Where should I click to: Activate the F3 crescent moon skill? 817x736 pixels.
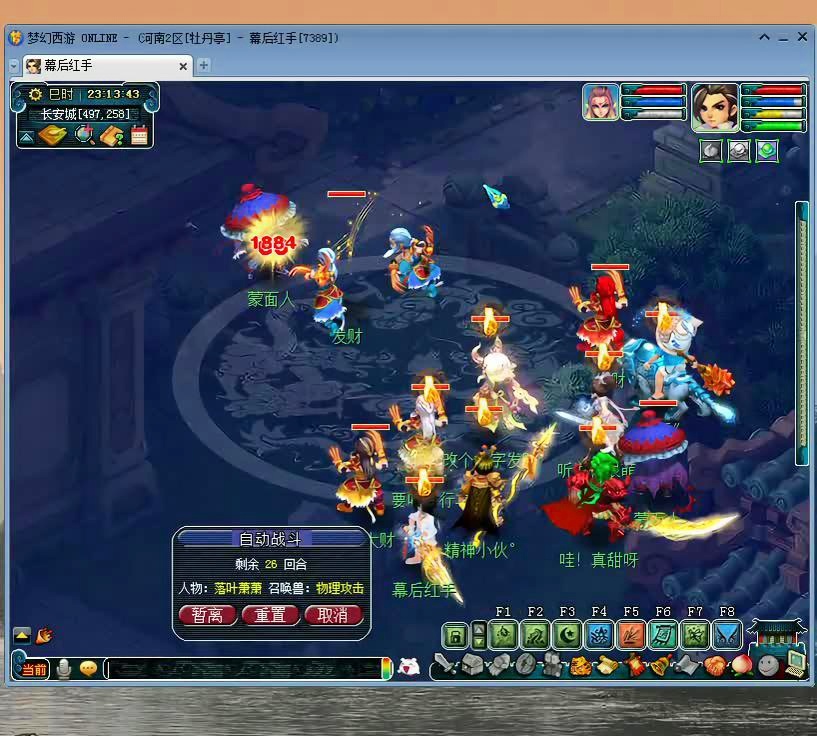coord(567,635)
